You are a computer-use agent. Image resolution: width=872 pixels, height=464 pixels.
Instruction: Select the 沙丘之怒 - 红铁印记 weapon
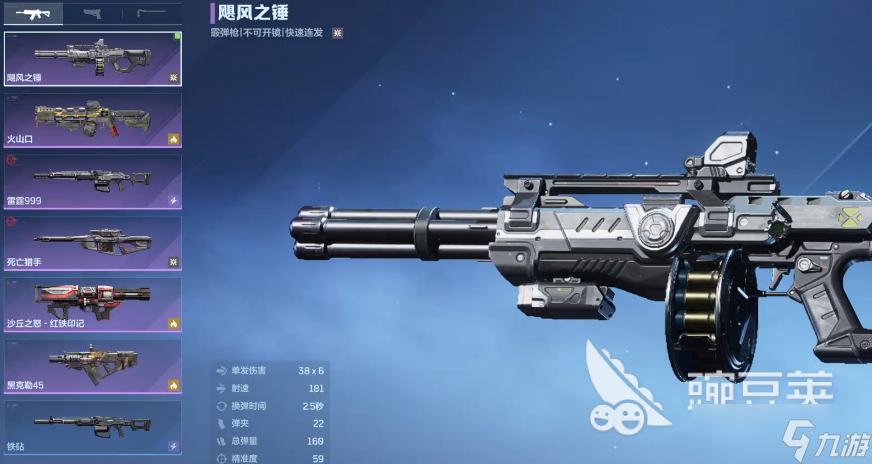[x=93, y=305]
